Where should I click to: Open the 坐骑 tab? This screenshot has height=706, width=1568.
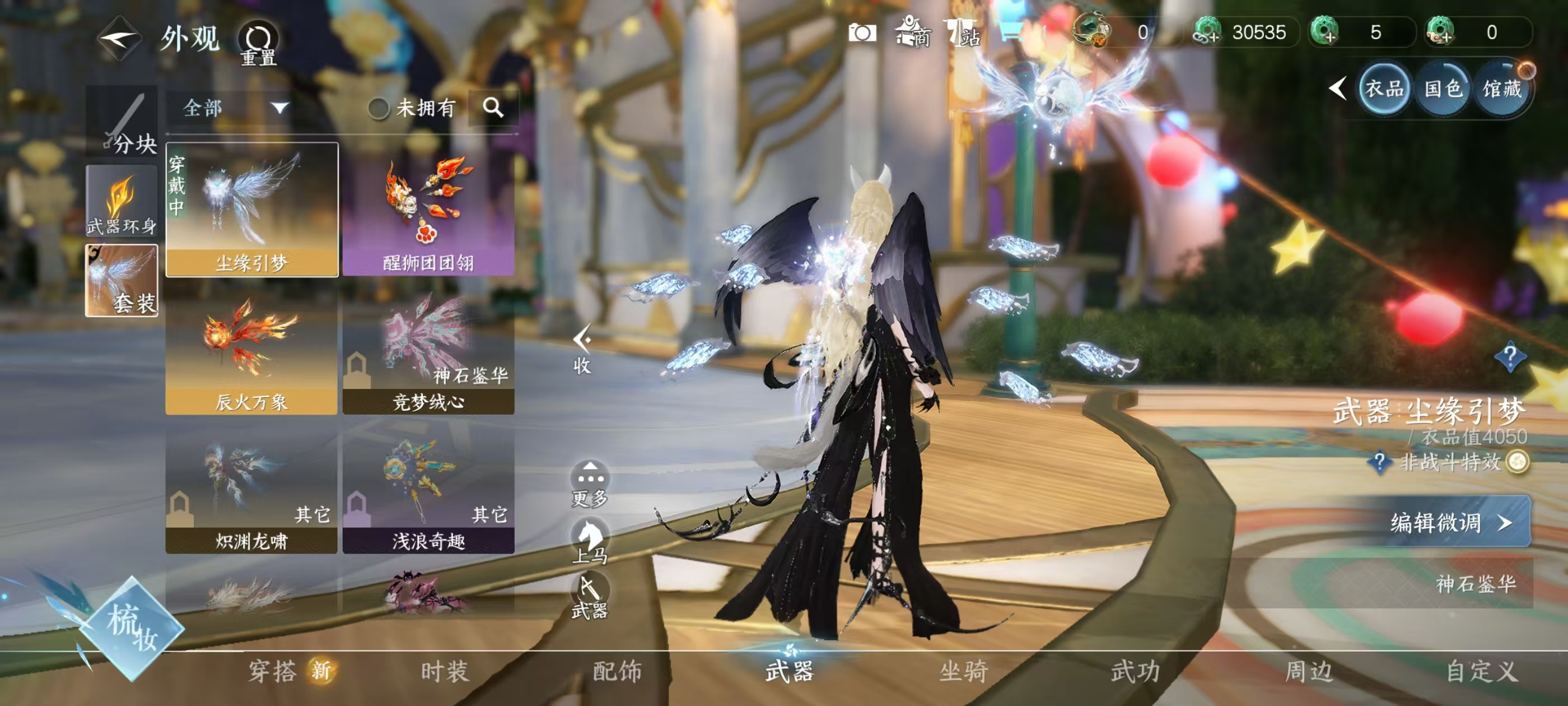[x=963, y=671]
